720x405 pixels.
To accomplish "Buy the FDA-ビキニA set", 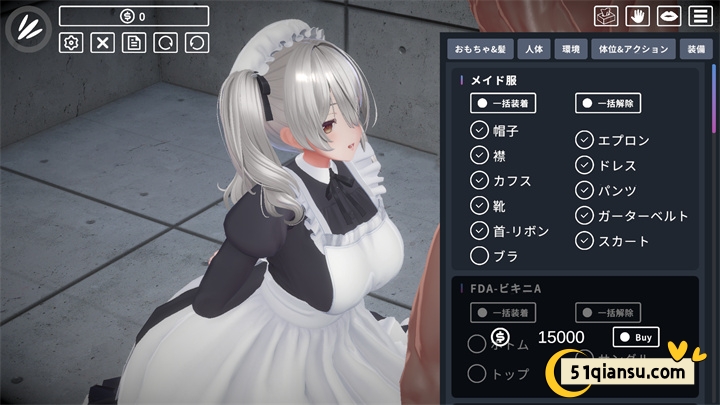I will tap(636, 337).
